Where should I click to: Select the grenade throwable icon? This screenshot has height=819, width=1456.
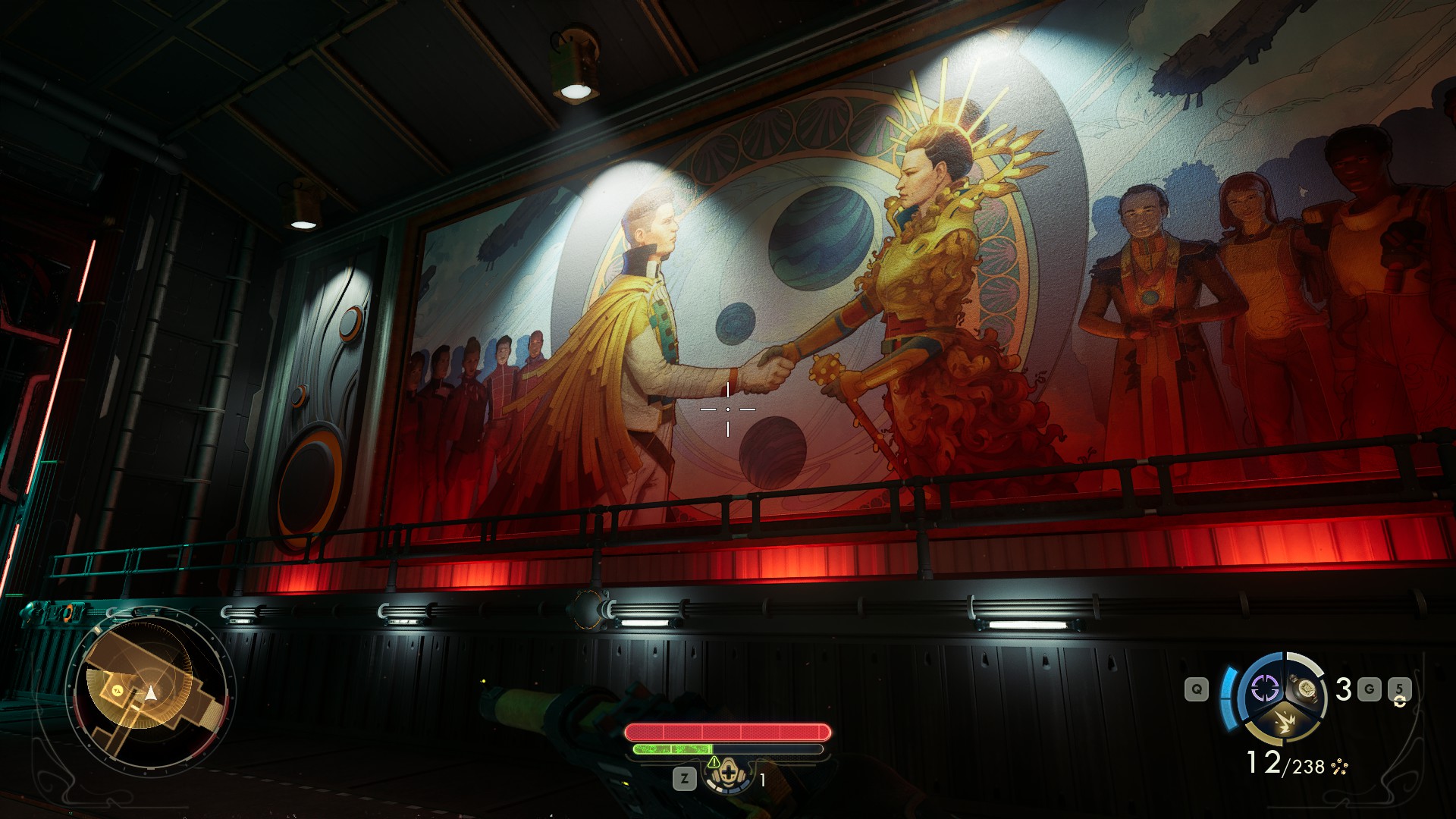(1305, 688)
